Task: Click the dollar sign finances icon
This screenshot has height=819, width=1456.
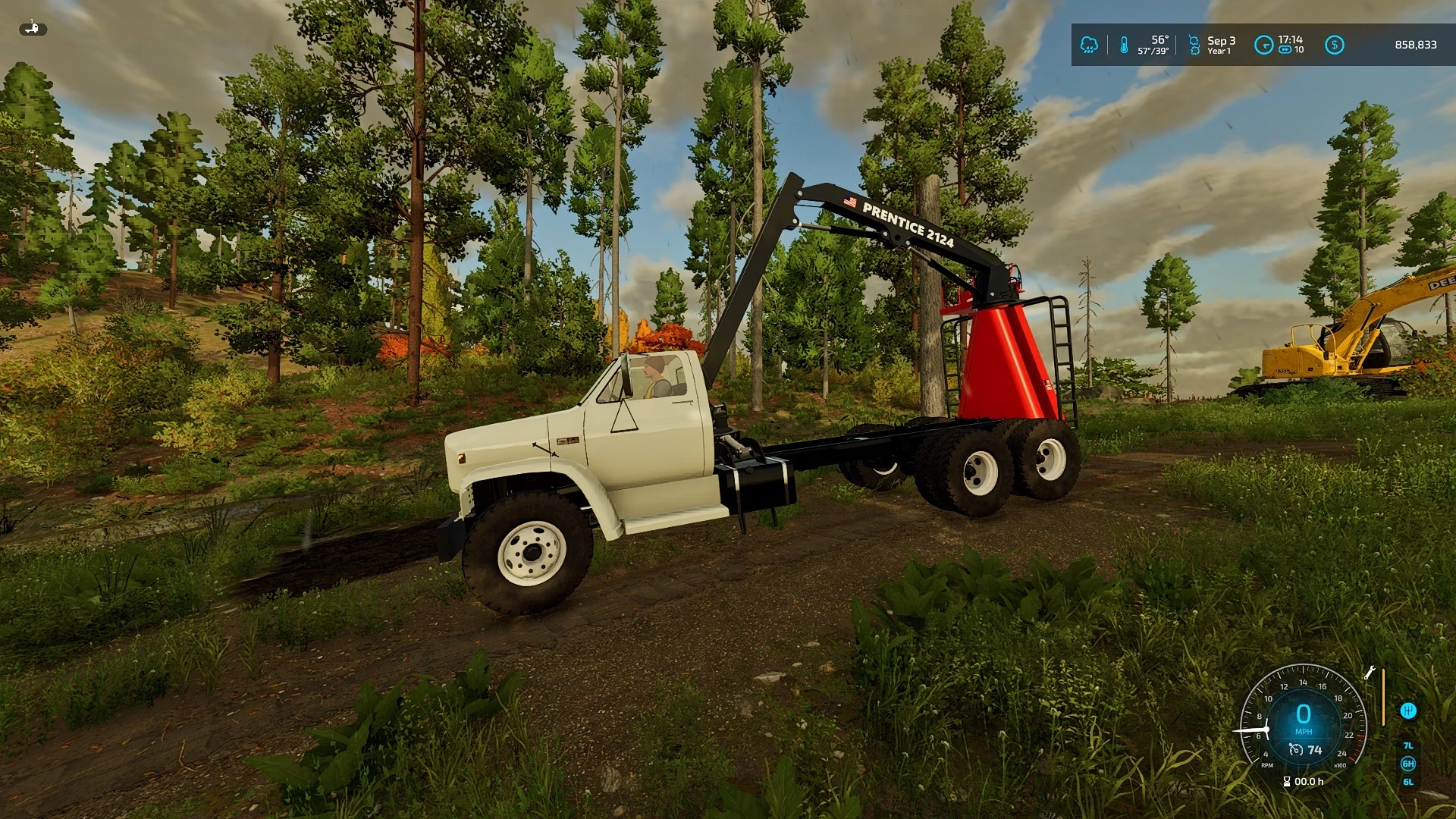Action: point(1335,44)
